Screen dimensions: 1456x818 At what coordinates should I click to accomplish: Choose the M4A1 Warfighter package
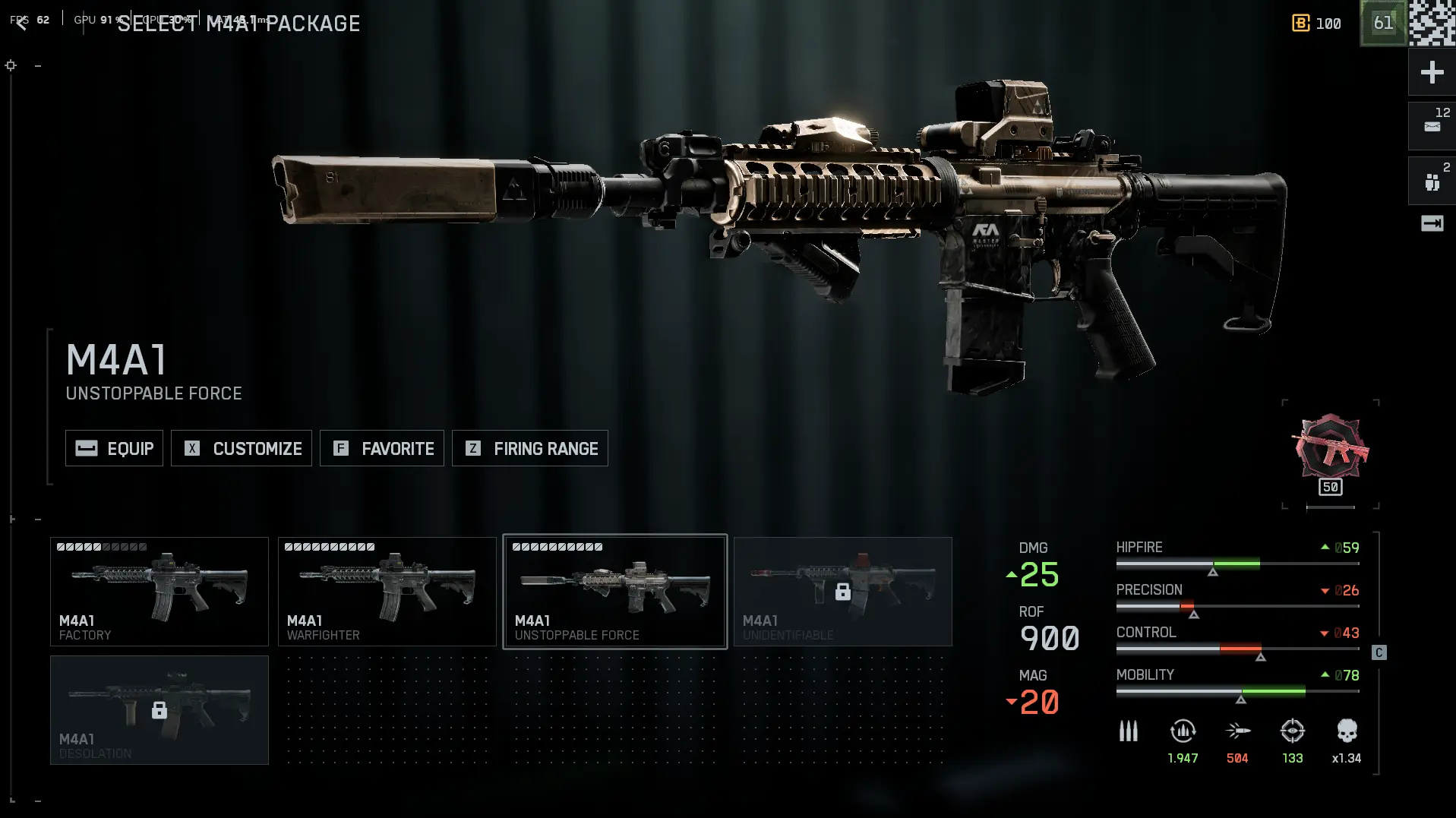pyautogui.click(x=387, y=592)
